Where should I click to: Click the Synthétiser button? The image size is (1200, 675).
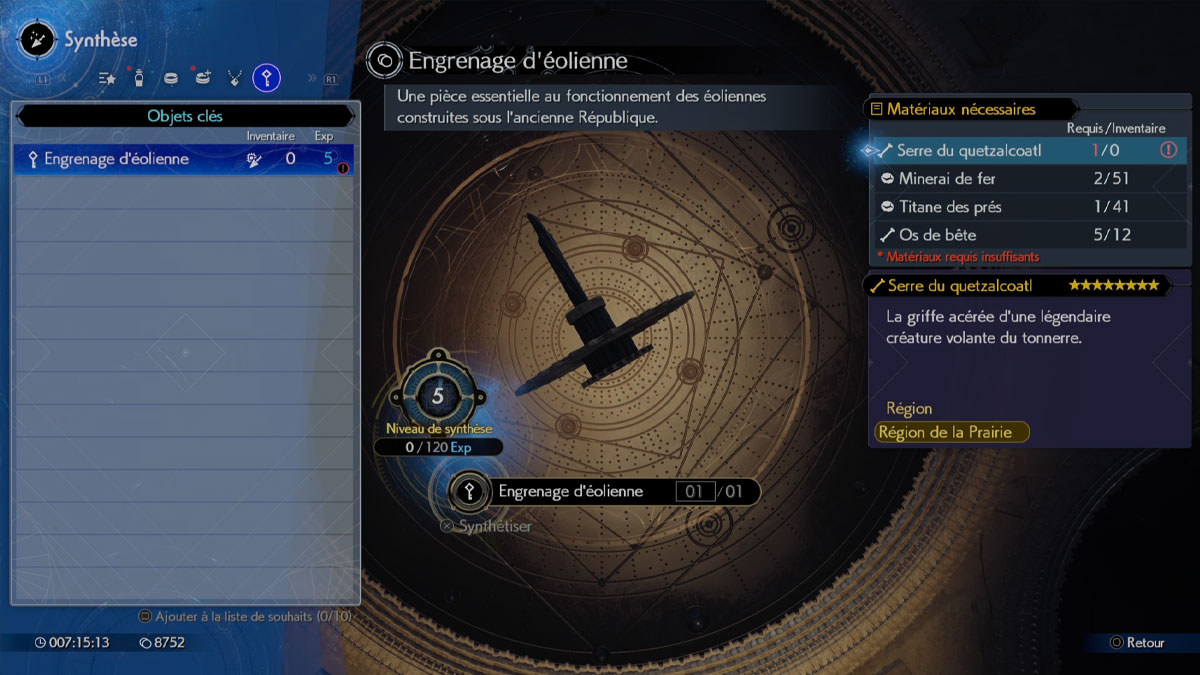[487, 526]
